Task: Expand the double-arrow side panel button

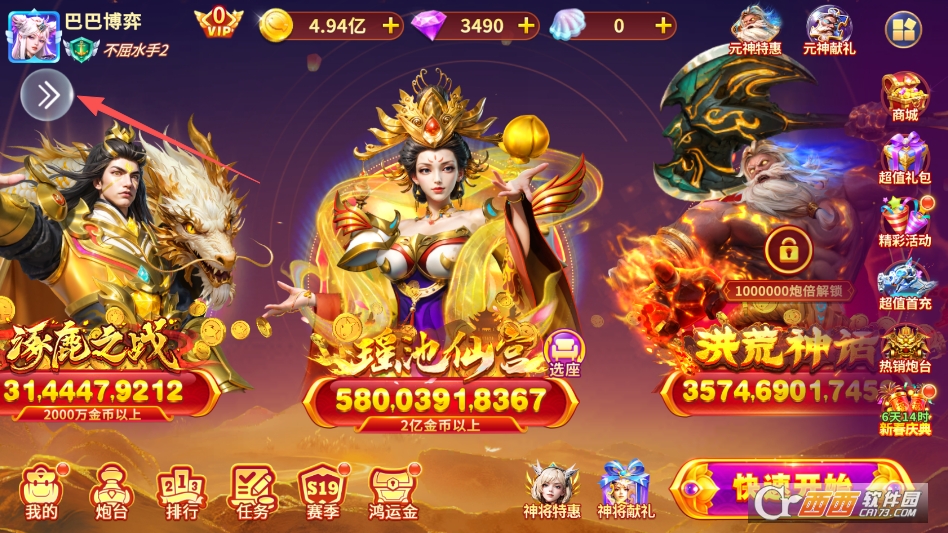Action: point(48,95)
